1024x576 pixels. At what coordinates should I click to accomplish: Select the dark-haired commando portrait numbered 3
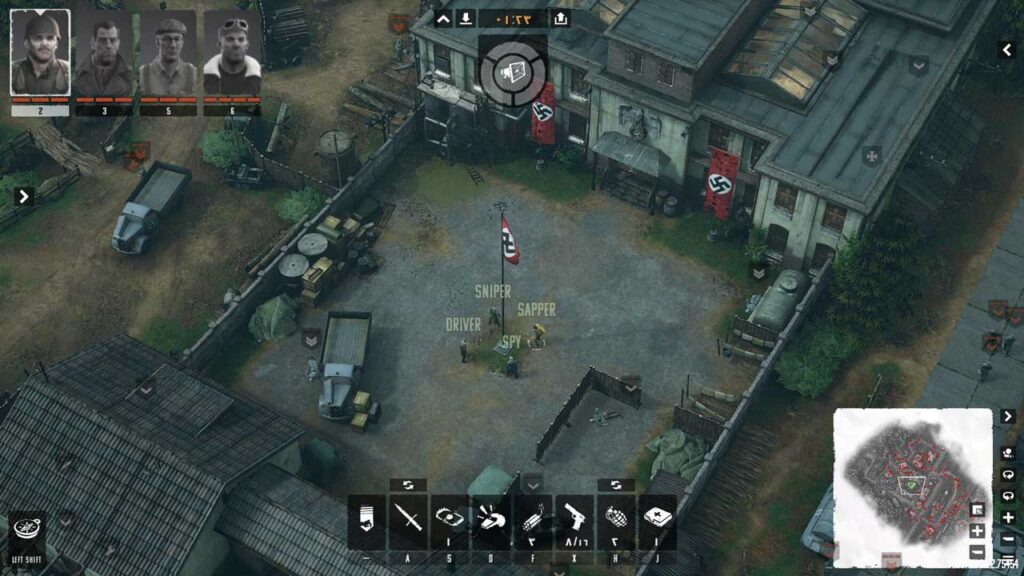(x=104, y=53)
